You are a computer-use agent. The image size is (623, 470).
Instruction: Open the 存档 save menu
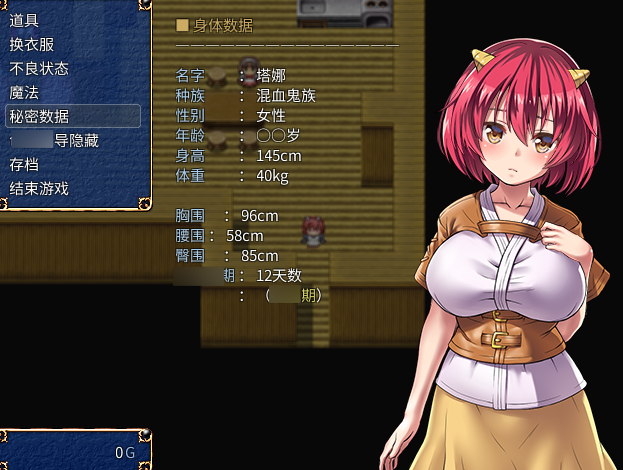[24, 164]
